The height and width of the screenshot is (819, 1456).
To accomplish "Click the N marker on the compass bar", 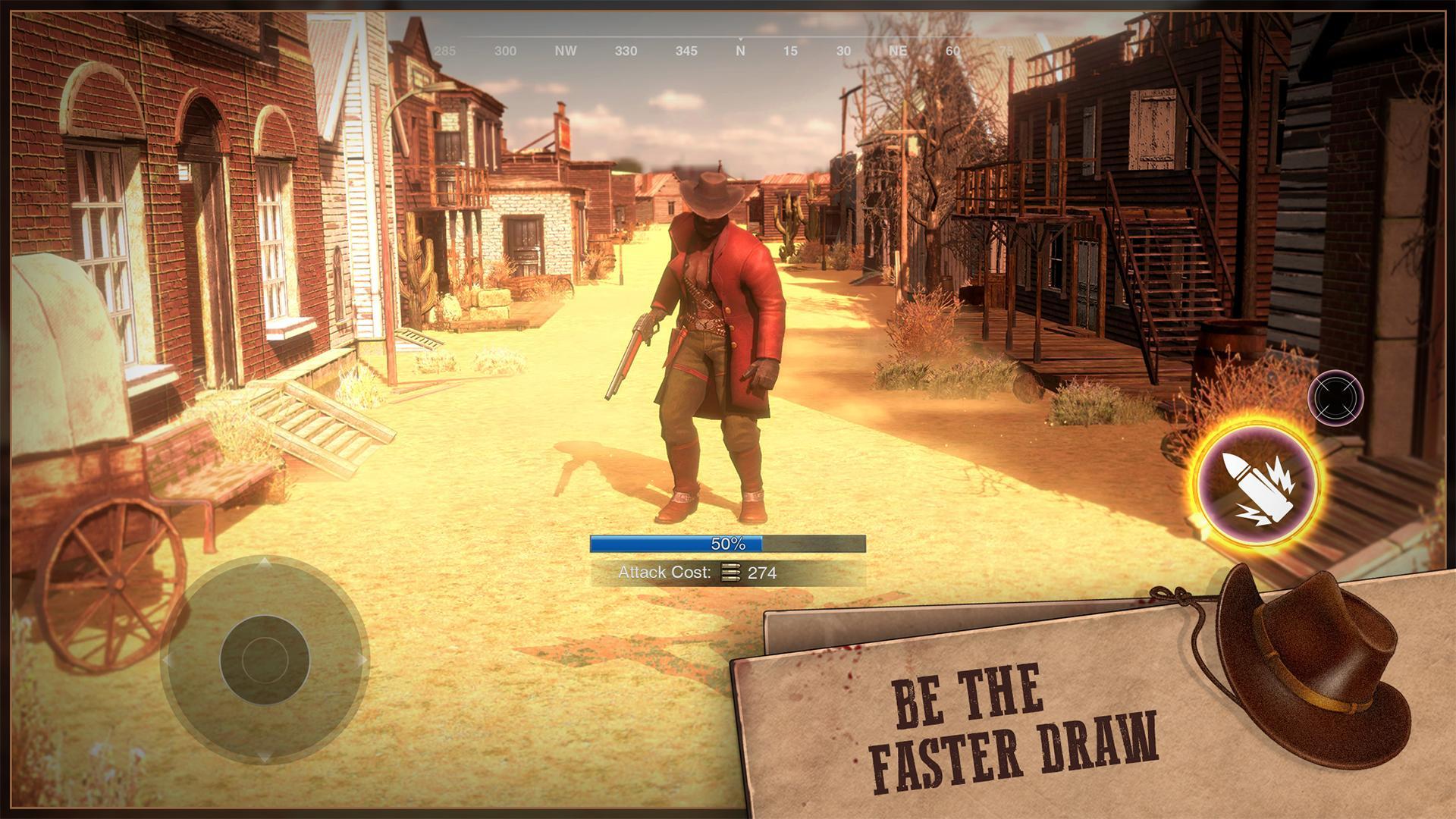I will [x=741, y=52].
